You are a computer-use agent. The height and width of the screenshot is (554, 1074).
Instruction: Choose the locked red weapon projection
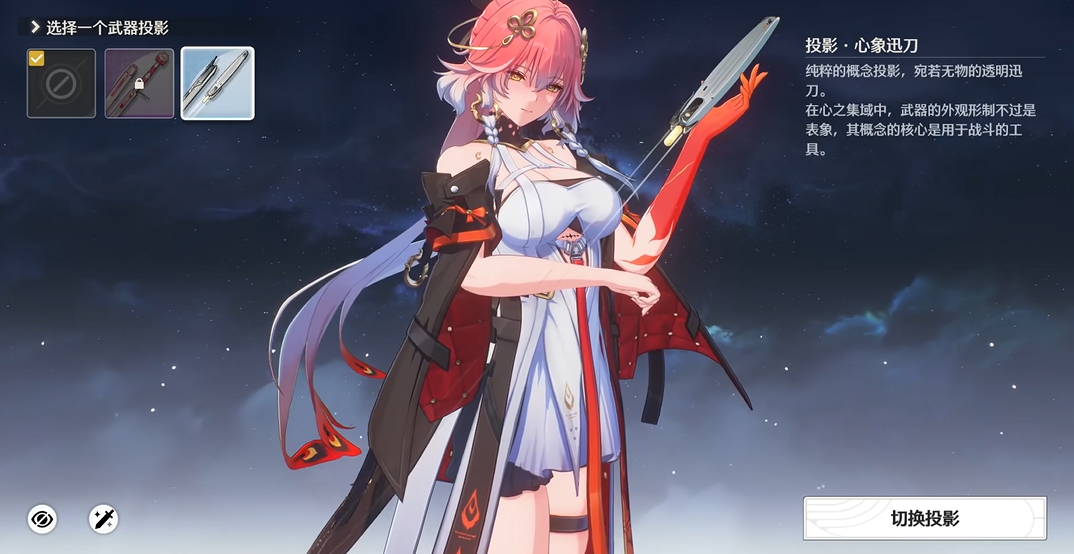point(139,84)
